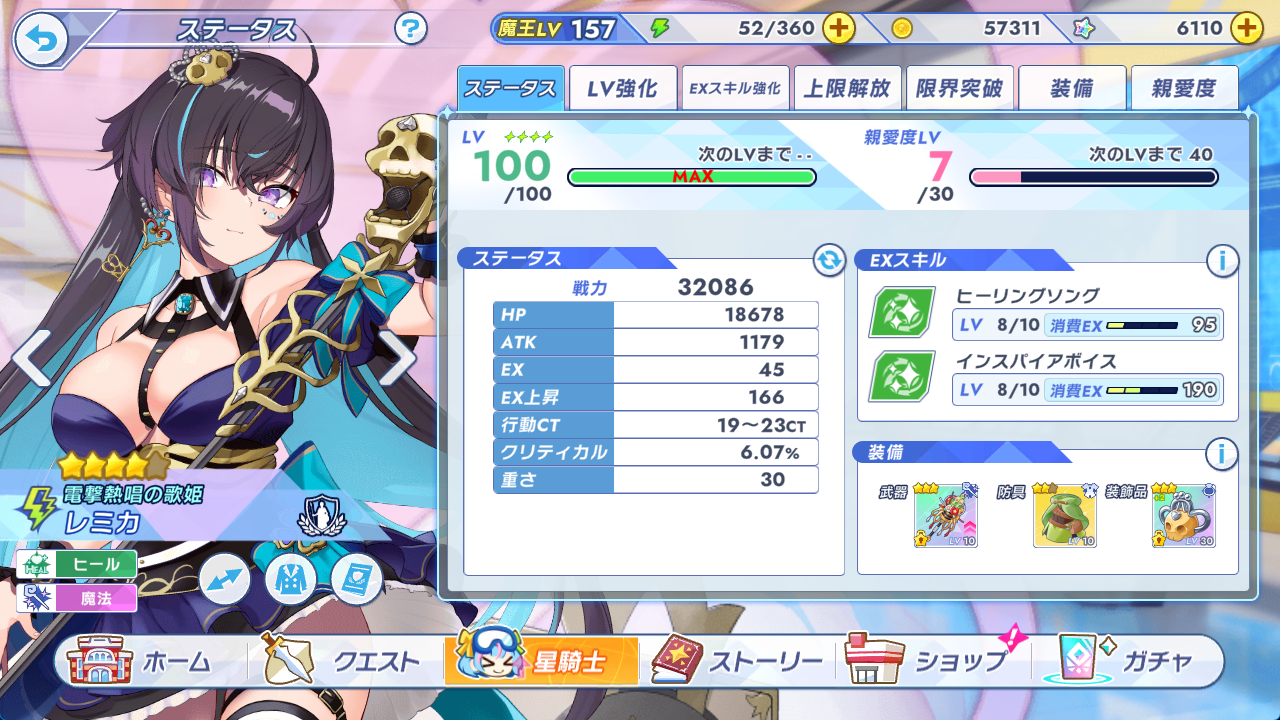Image resolution: width=1280 pixels, height=720 pixels.
Task: Toggle the status refresh arrows icon
Action: pos(829,261)
